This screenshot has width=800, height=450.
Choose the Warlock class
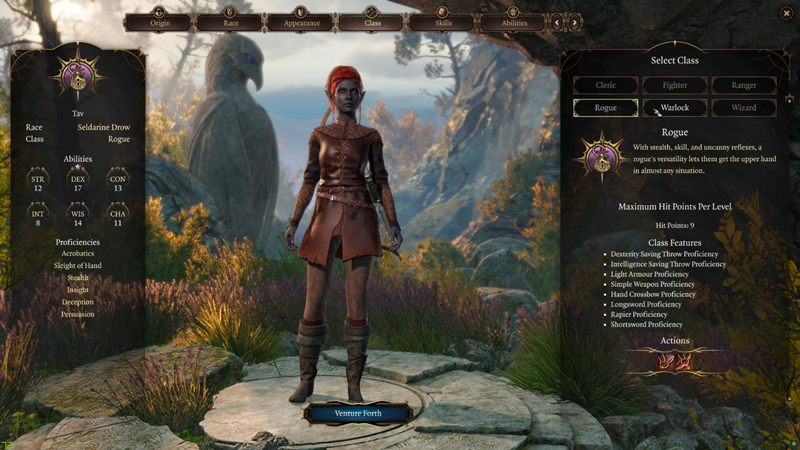click(x=675, y=107)
